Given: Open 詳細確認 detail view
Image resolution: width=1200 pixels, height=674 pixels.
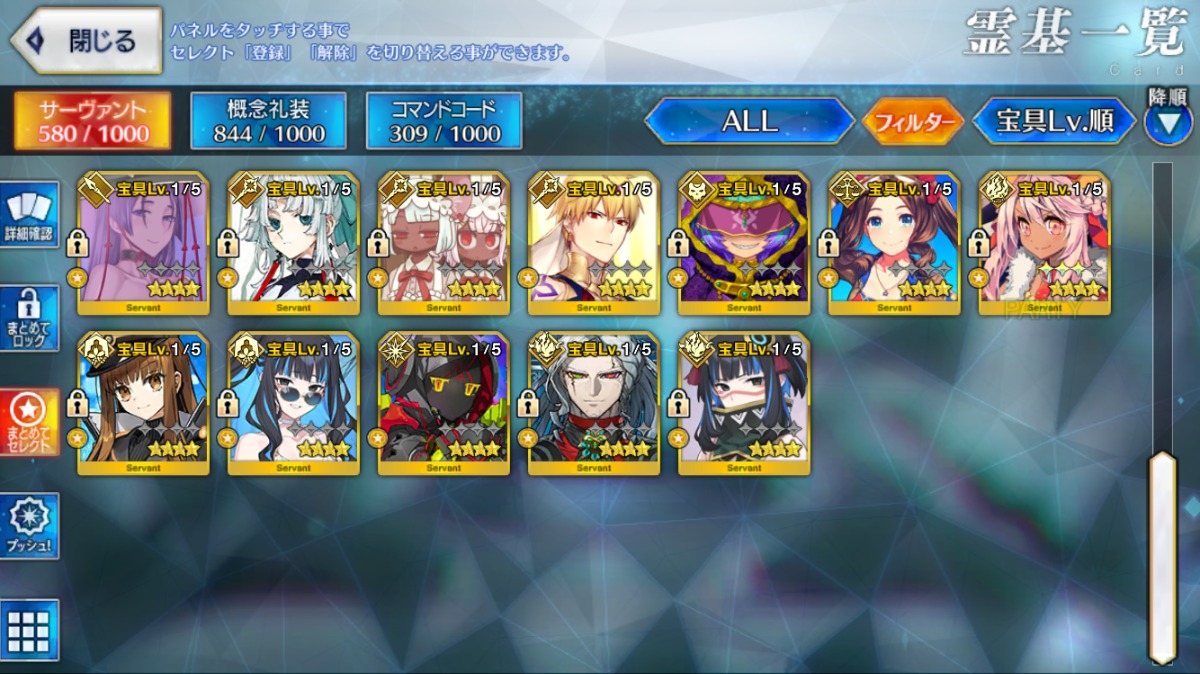Looking at the screenshot, I should tap(29, 216).
